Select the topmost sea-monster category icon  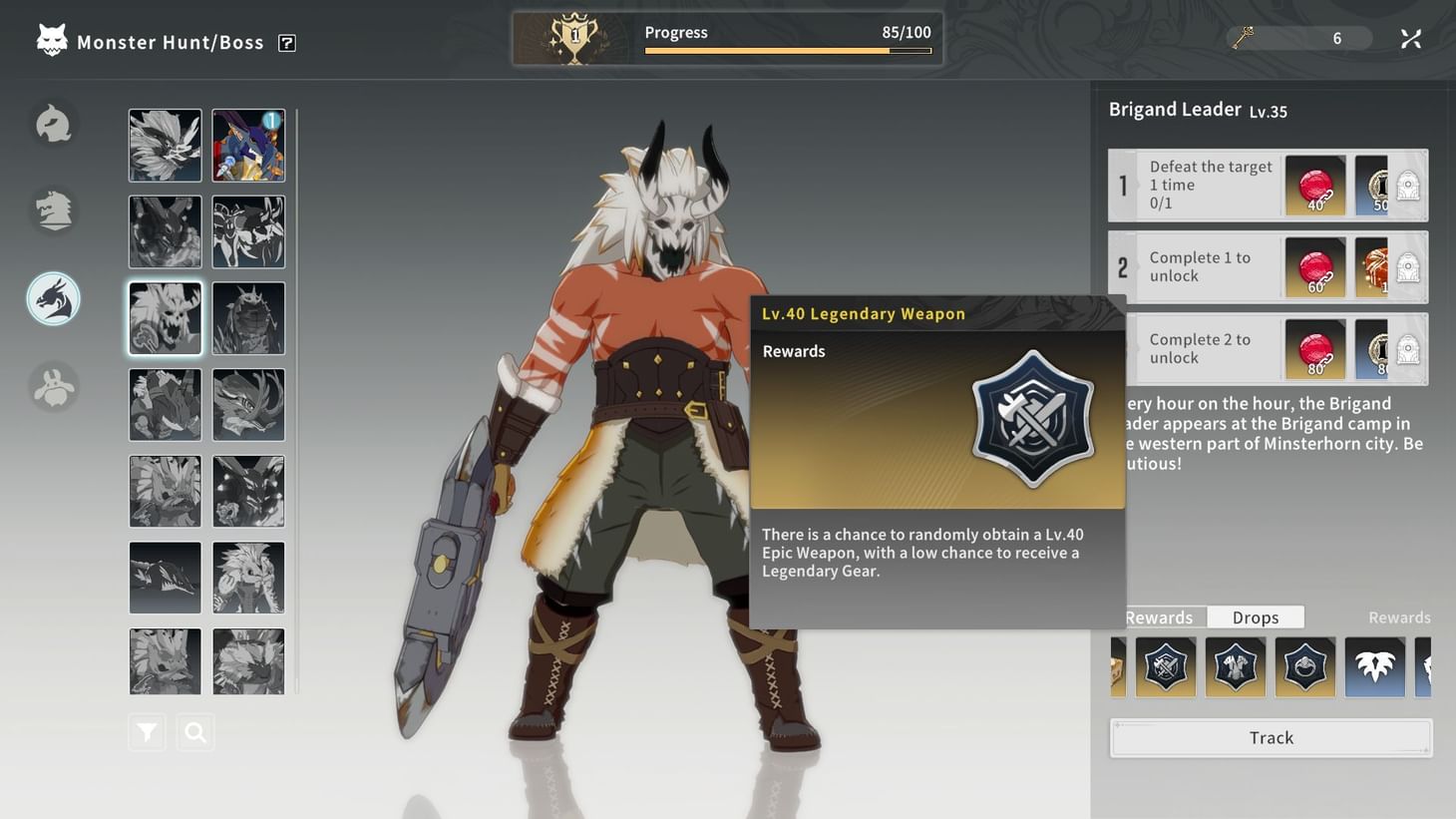[53, 124]
